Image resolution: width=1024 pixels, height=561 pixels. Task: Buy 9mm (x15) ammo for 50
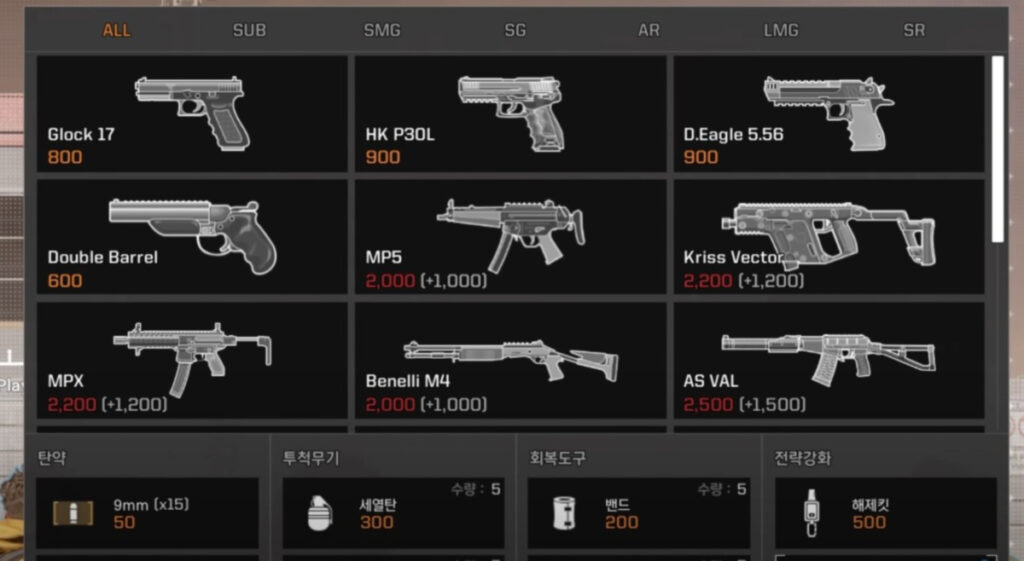147,513
